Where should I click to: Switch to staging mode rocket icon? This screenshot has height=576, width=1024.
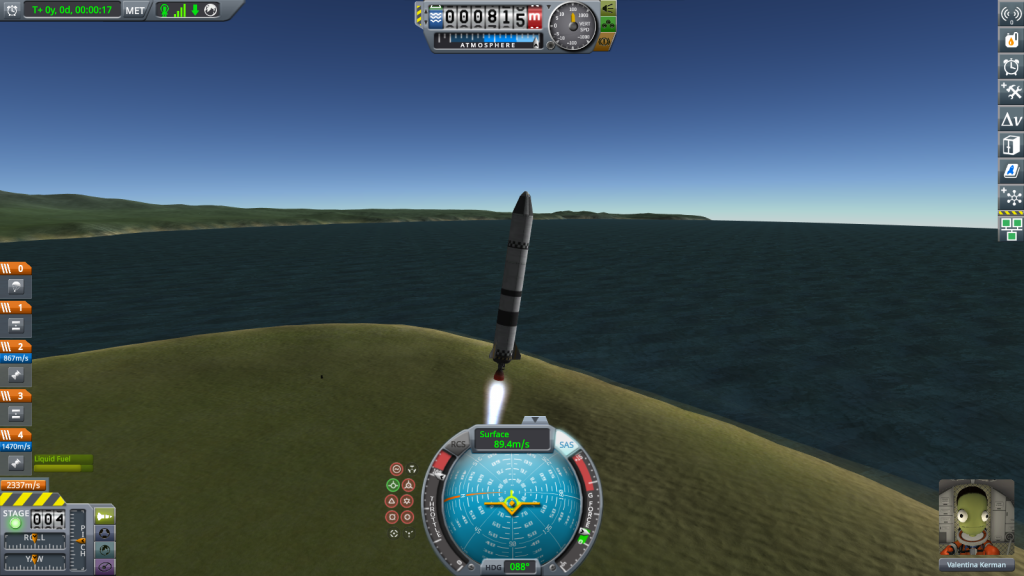[x=104, y=515]
